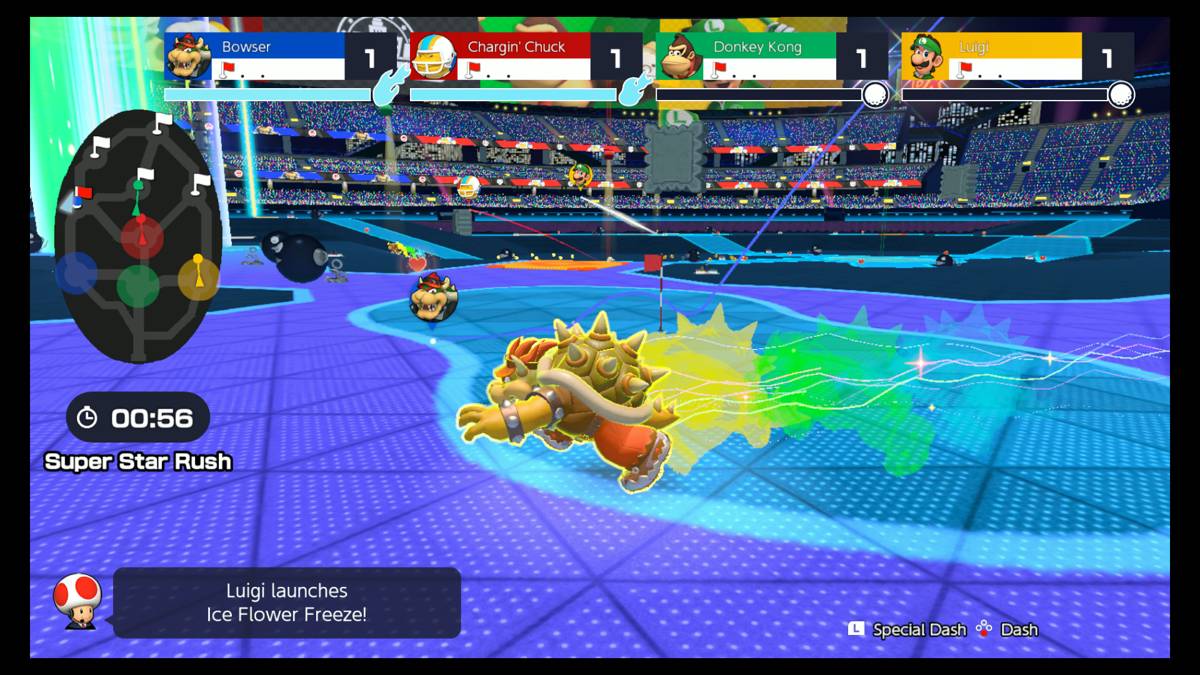Click Luigi's portrait in the scoreboard

pyautogui.click(x=925, y=57)
